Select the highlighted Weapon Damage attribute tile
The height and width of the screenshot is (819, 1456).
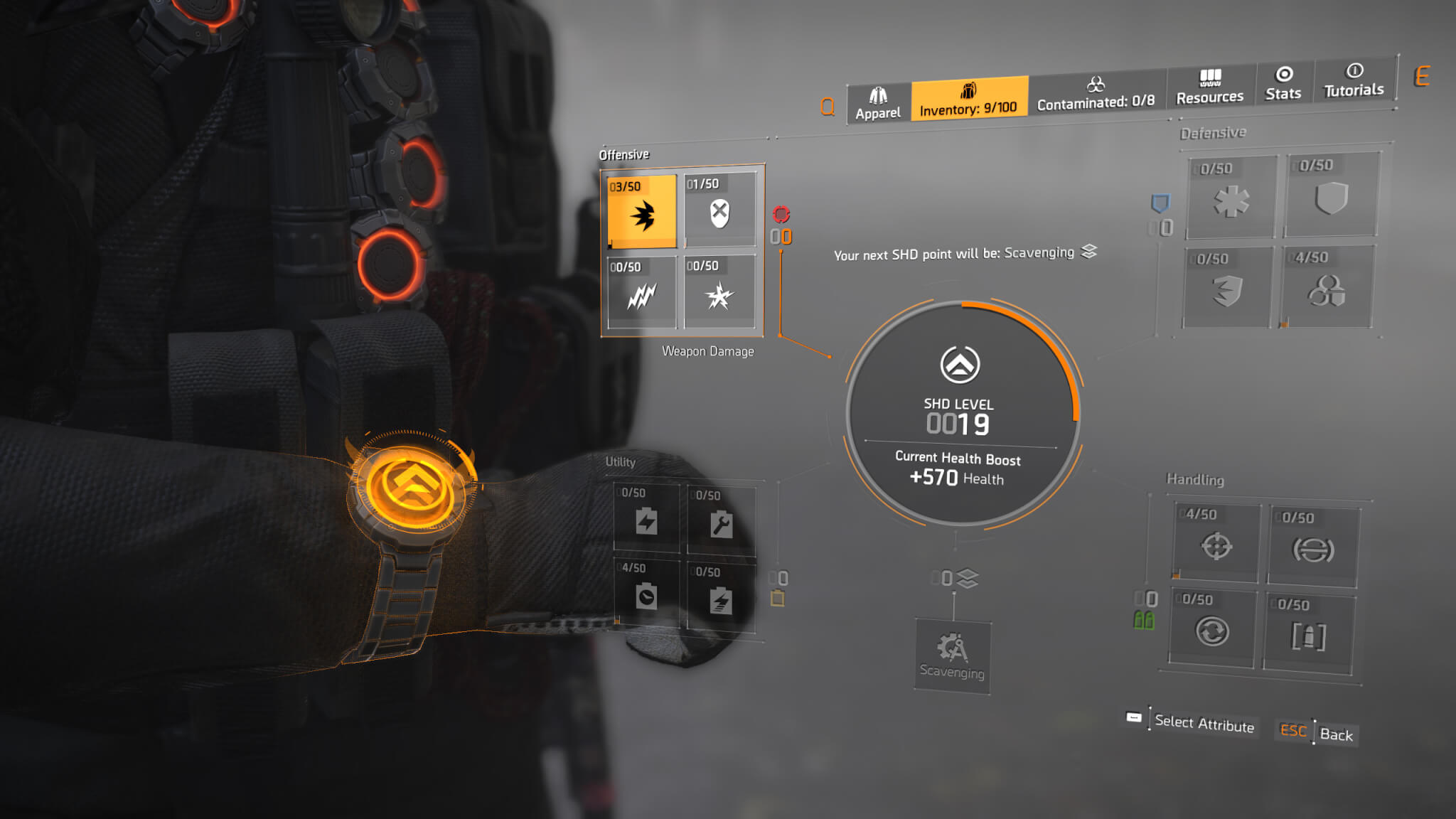642,212
